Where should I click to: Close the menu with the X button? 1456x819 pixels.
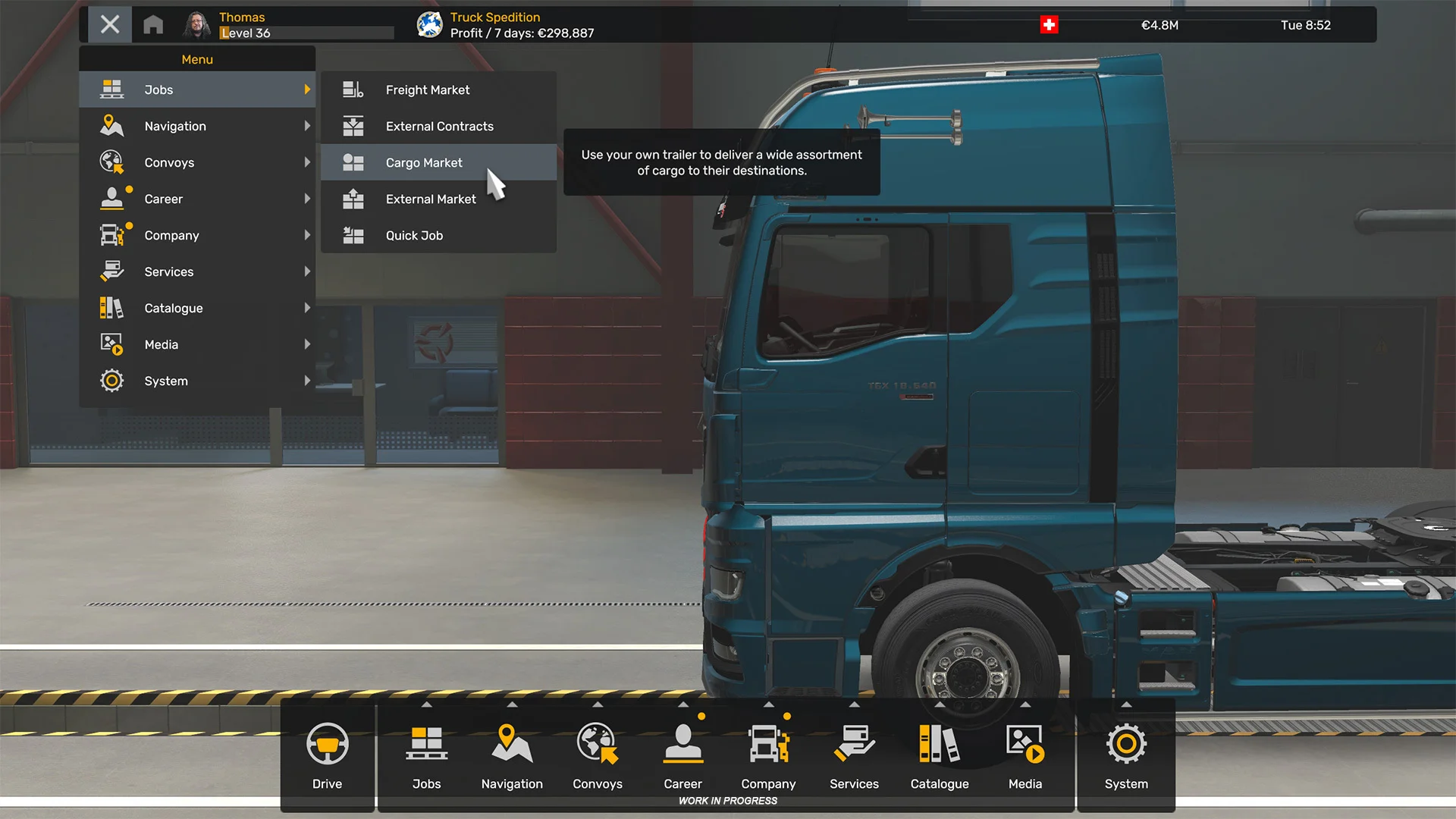110,25
